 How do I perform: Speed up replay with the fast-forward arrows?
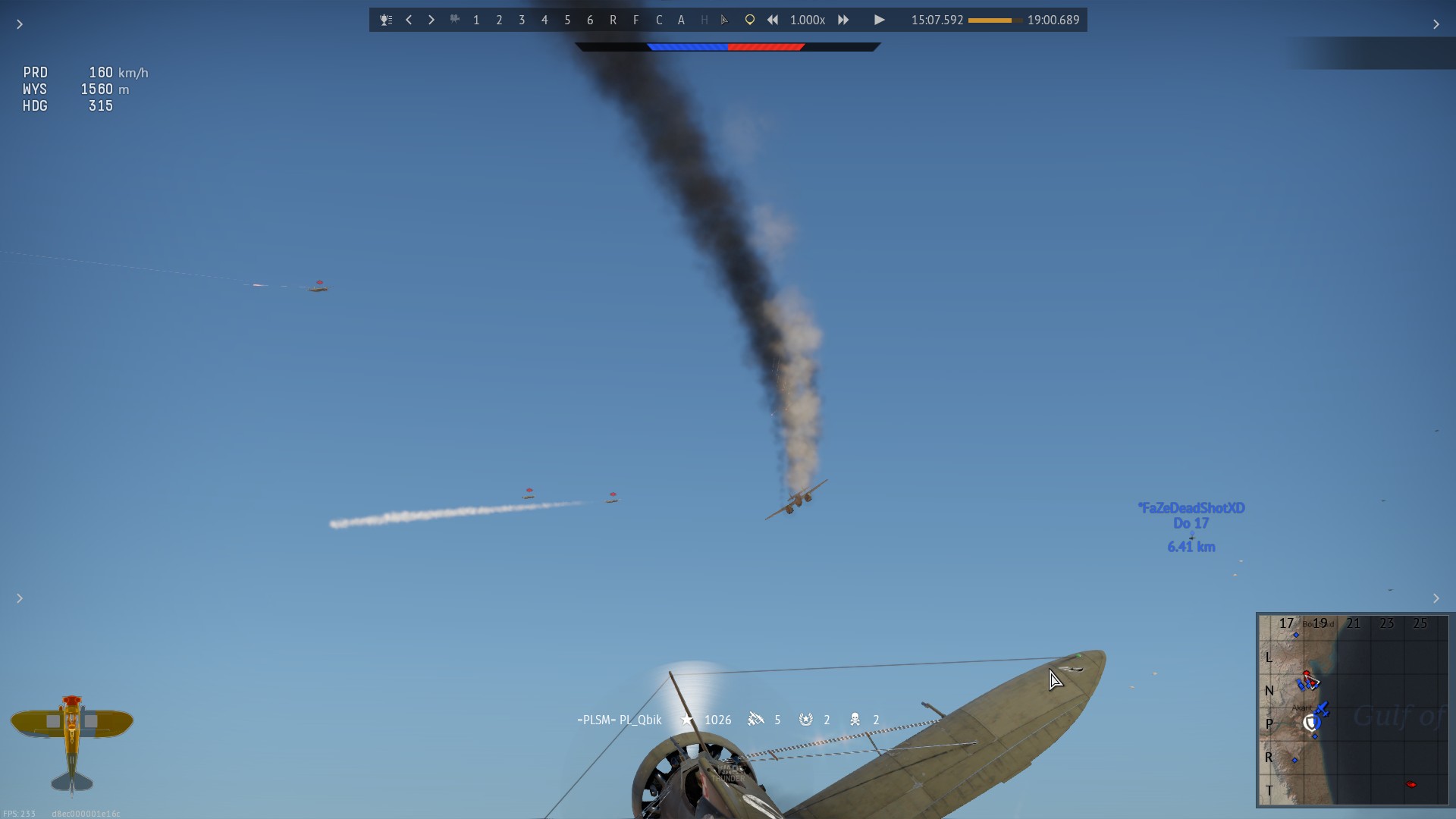(x=843, y=20)
